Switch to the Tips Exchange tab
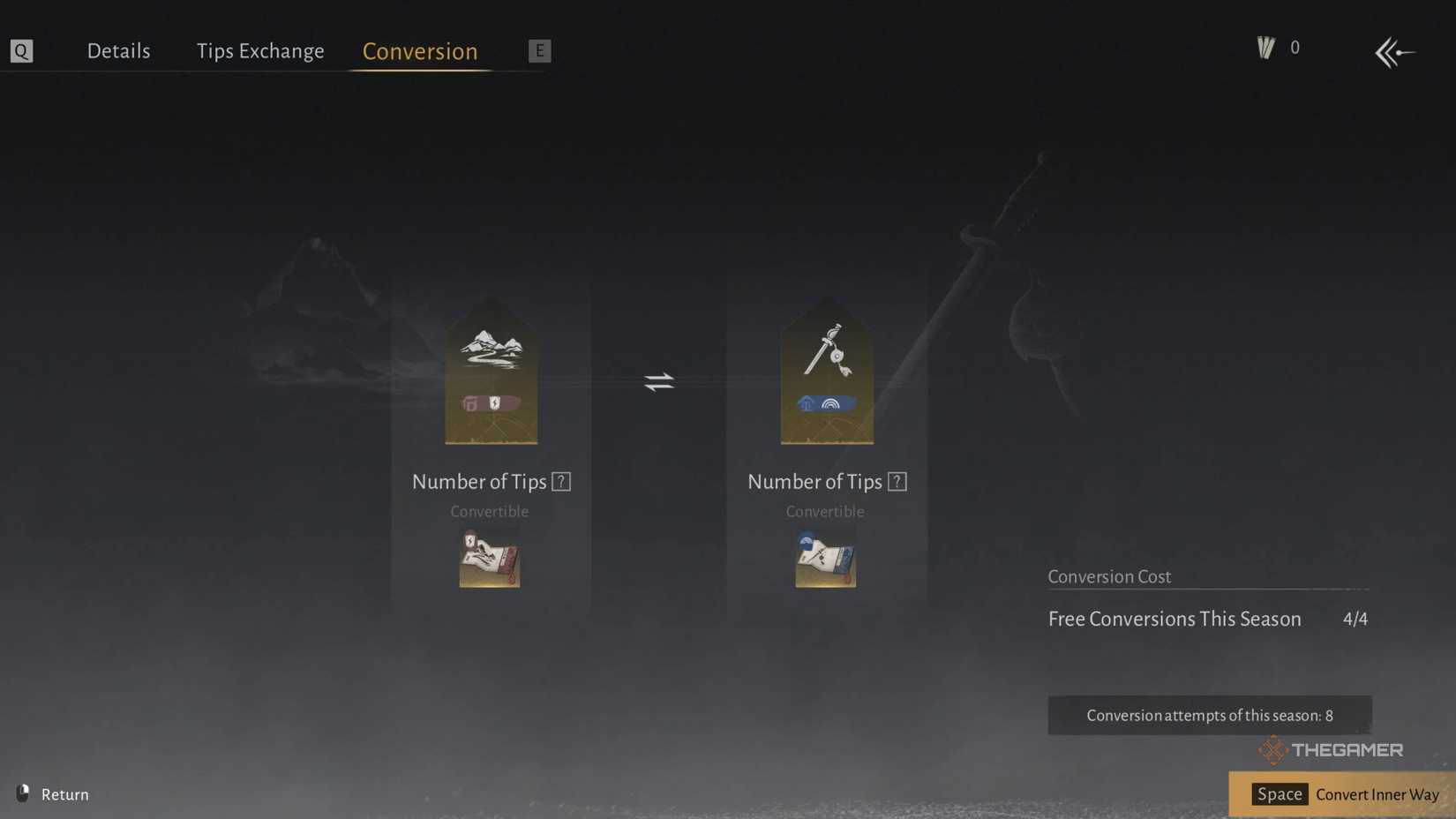The image size is (1456, 819). (260, 50)
